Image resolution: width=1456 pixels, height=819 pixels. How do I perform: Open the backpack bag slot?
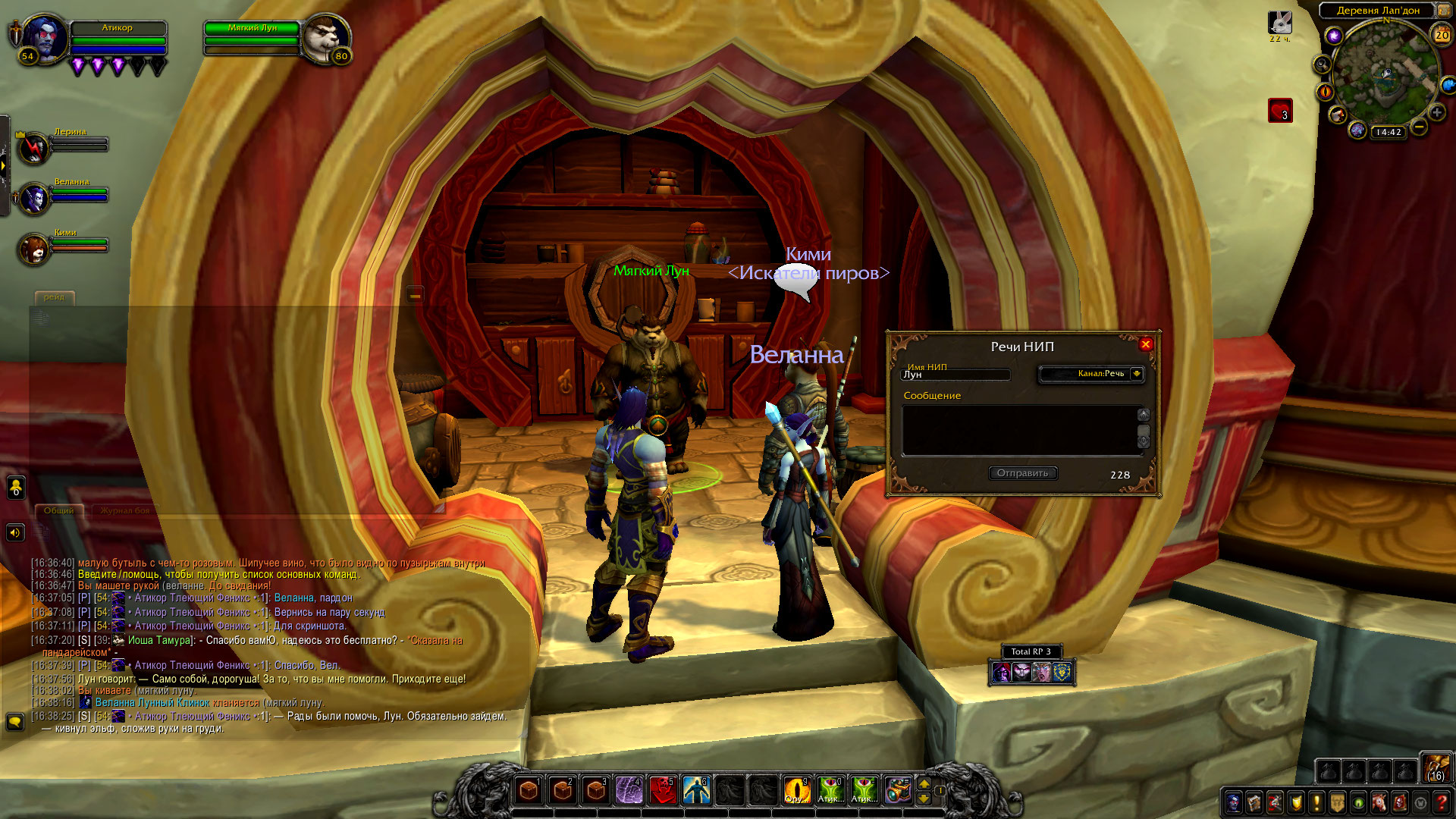click(1436, 768)
